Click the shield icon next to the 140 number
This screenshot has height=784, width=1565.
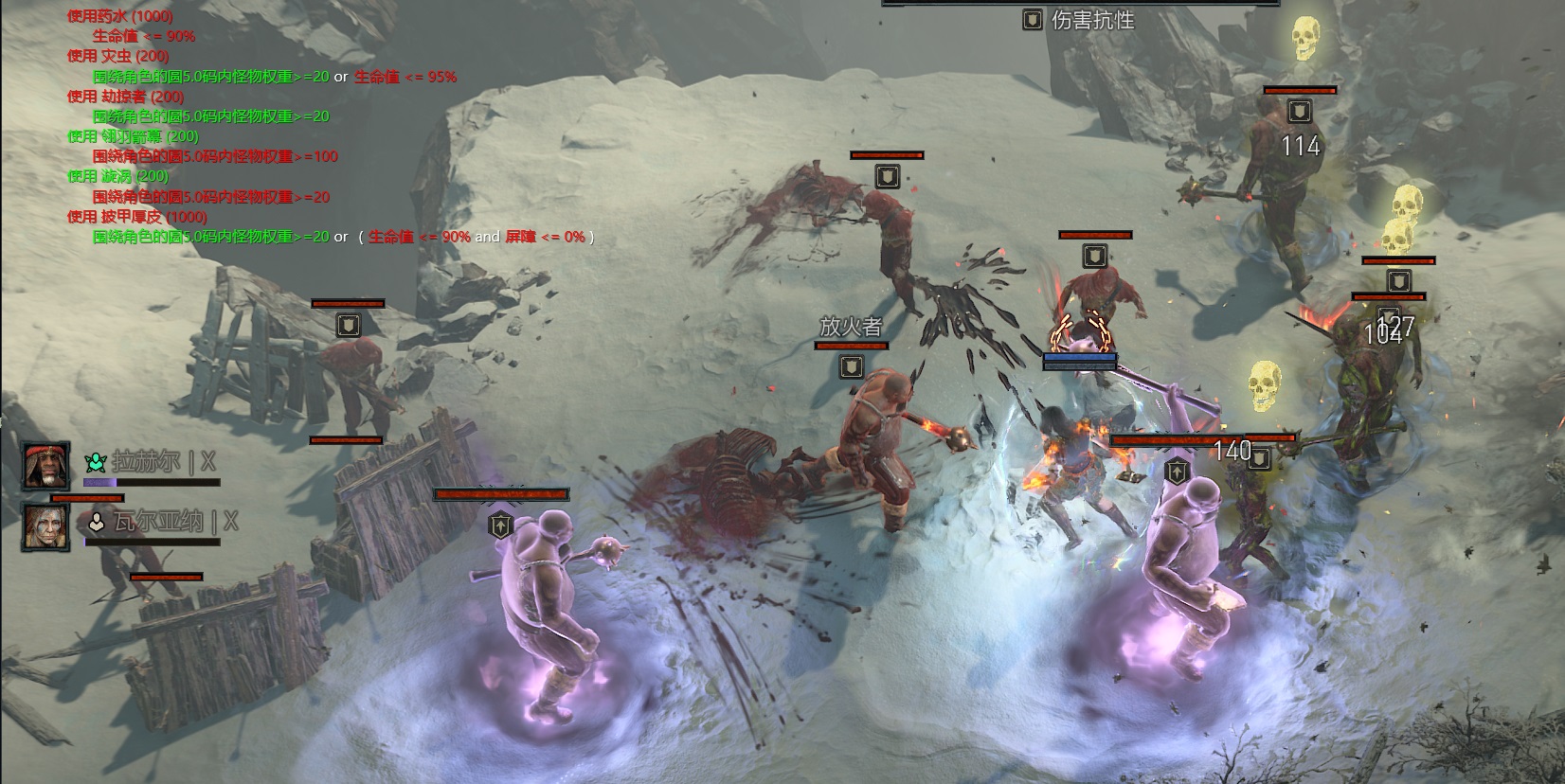coord(1261,457)
